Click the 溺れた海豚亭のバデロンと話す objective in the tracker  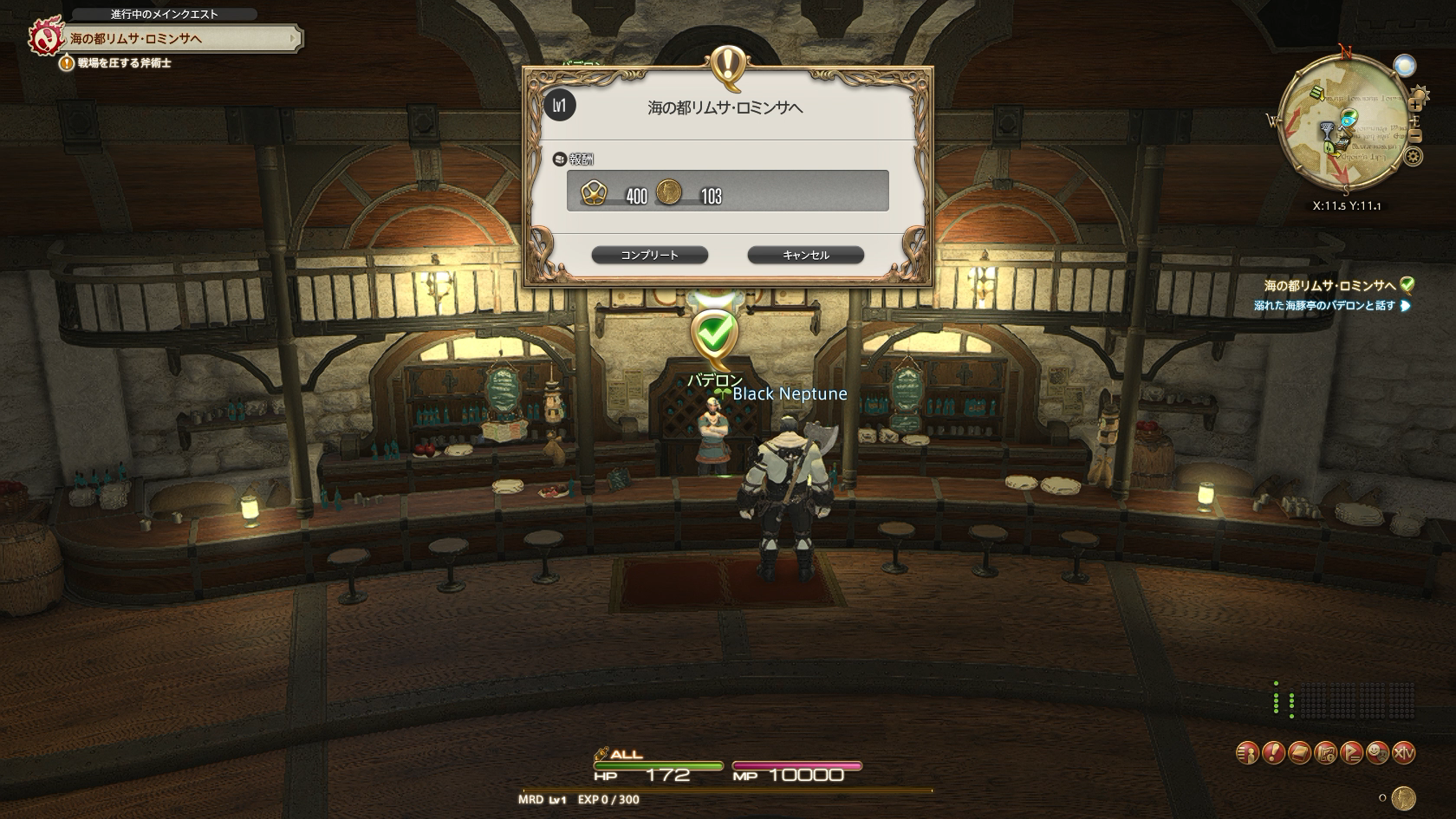coord(1324,305)
